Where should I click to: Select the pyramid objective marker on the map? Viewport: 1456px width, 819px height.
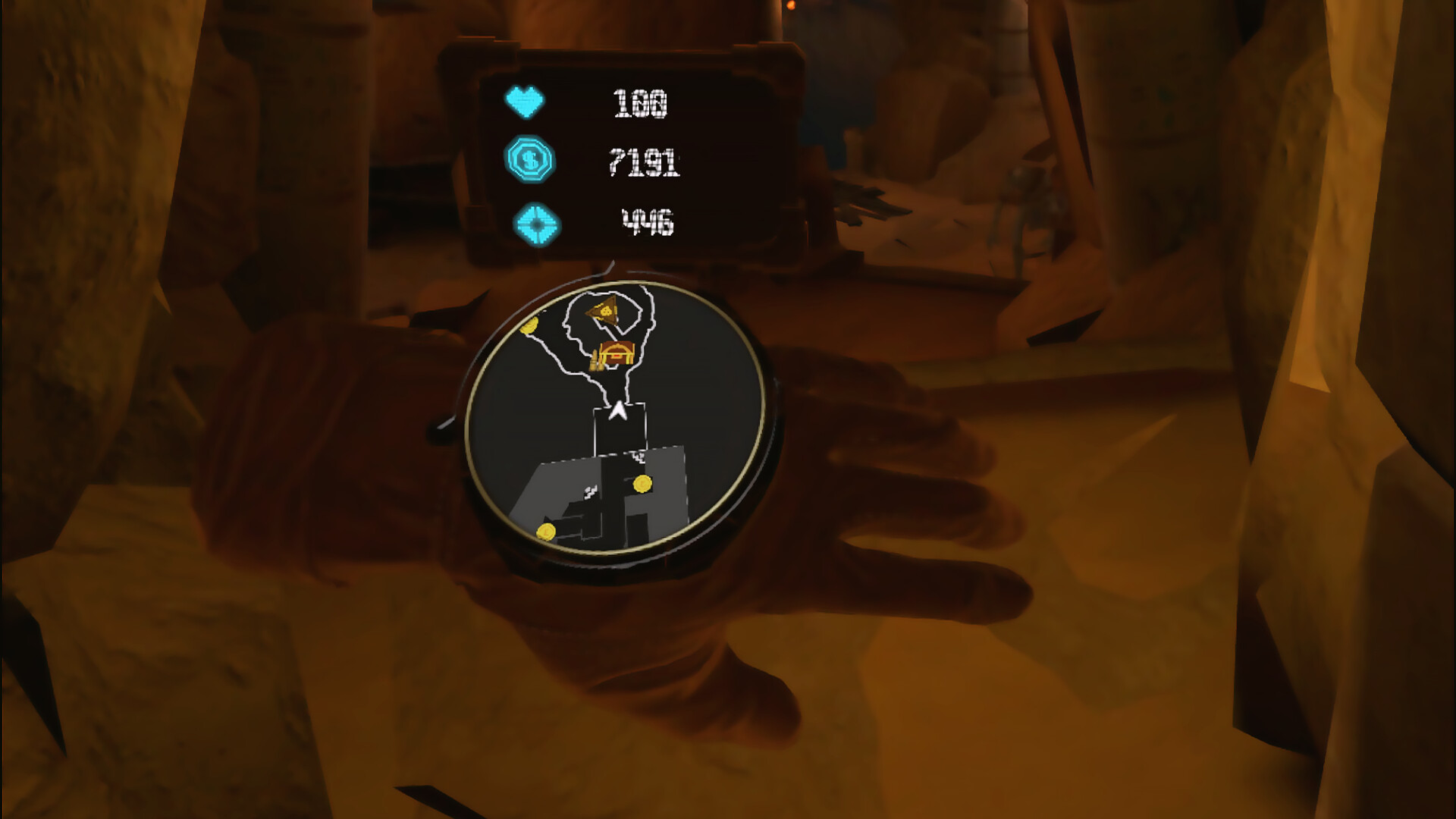(x=604, y=312)
